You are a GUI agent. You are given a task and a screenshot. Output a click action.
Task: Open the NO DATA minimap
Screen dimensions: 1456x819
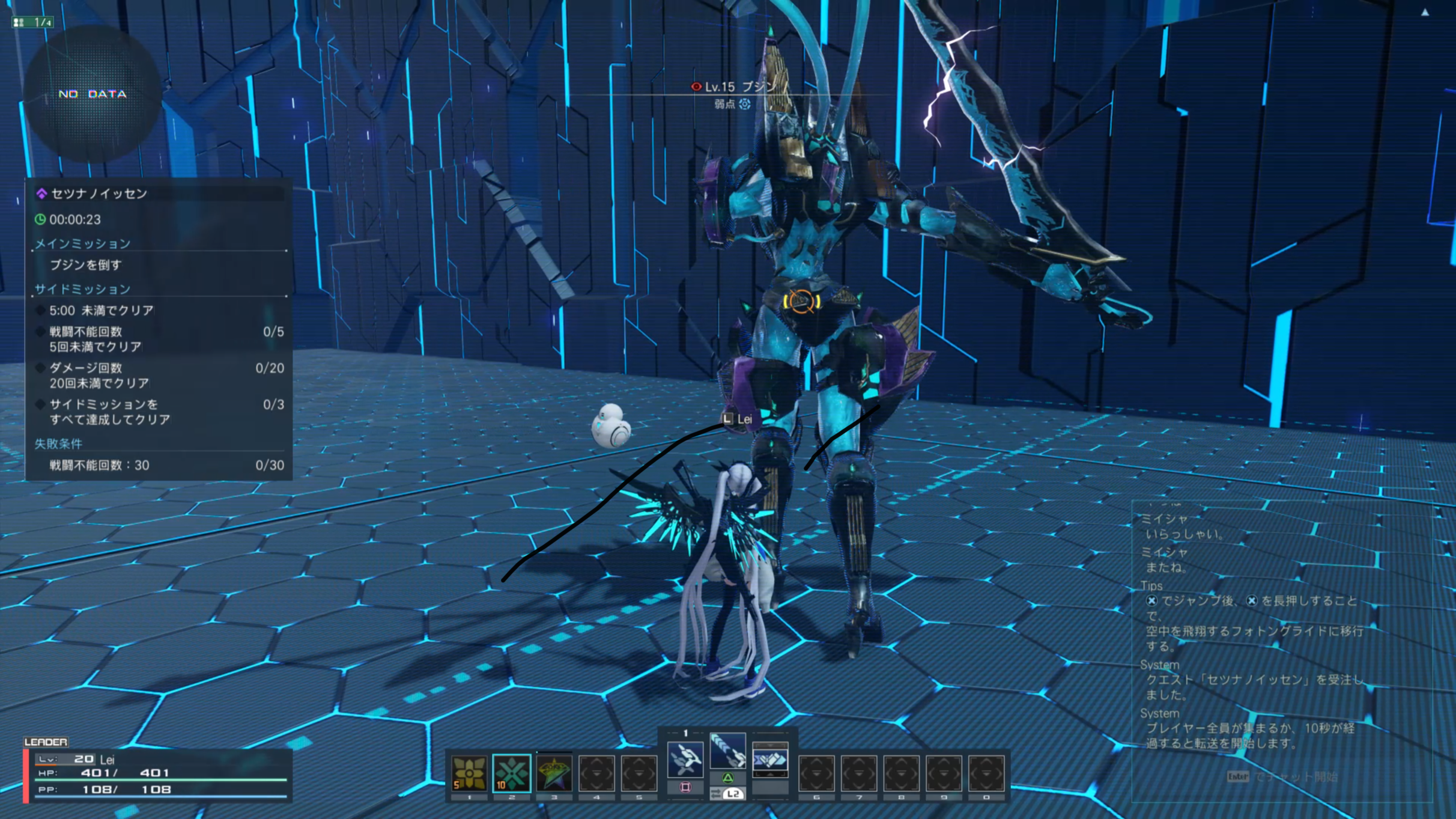(93, 94)
